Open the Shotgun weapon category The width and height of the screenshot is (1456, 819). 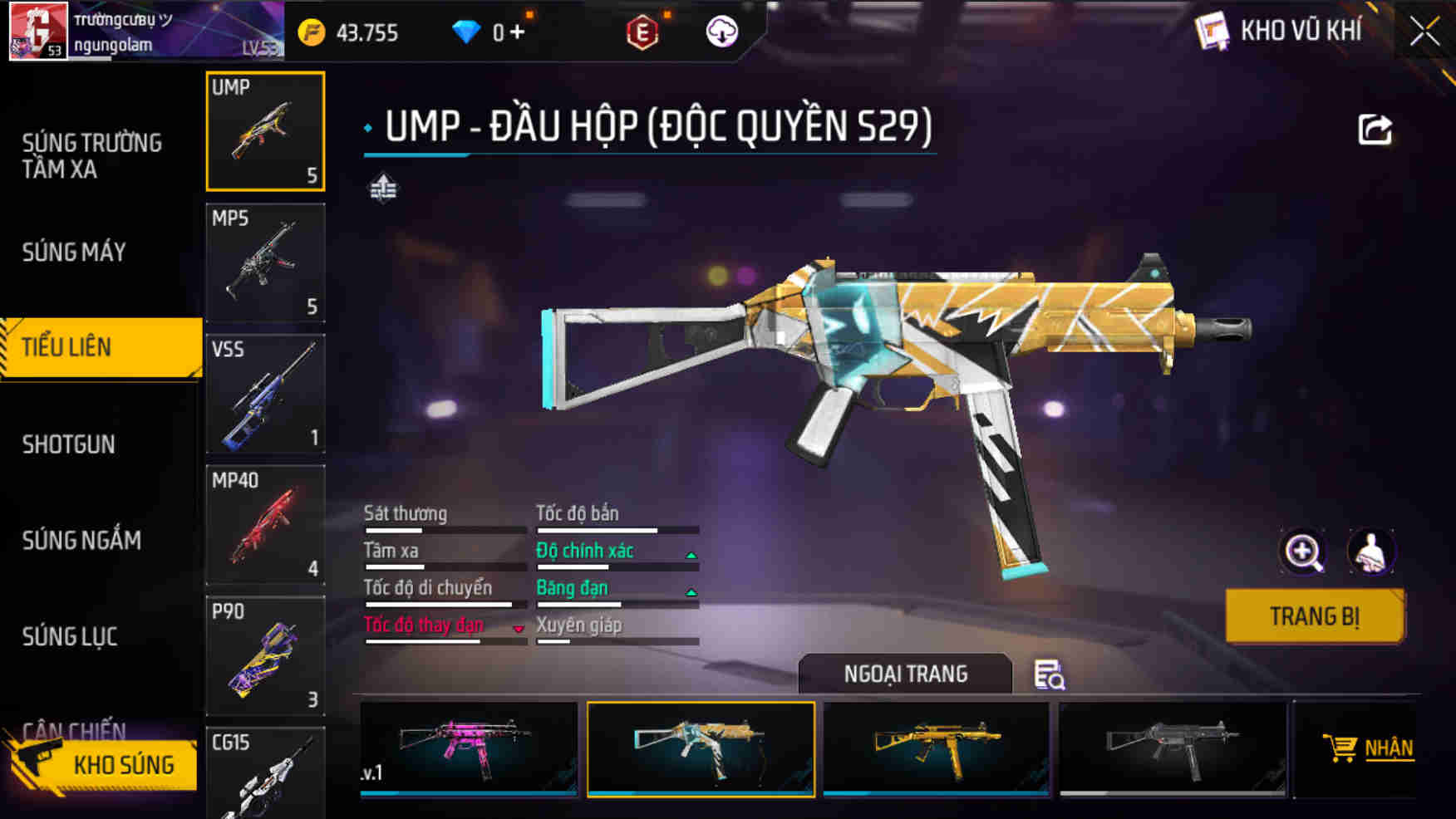pyautogui.click(x=69, y=444)
